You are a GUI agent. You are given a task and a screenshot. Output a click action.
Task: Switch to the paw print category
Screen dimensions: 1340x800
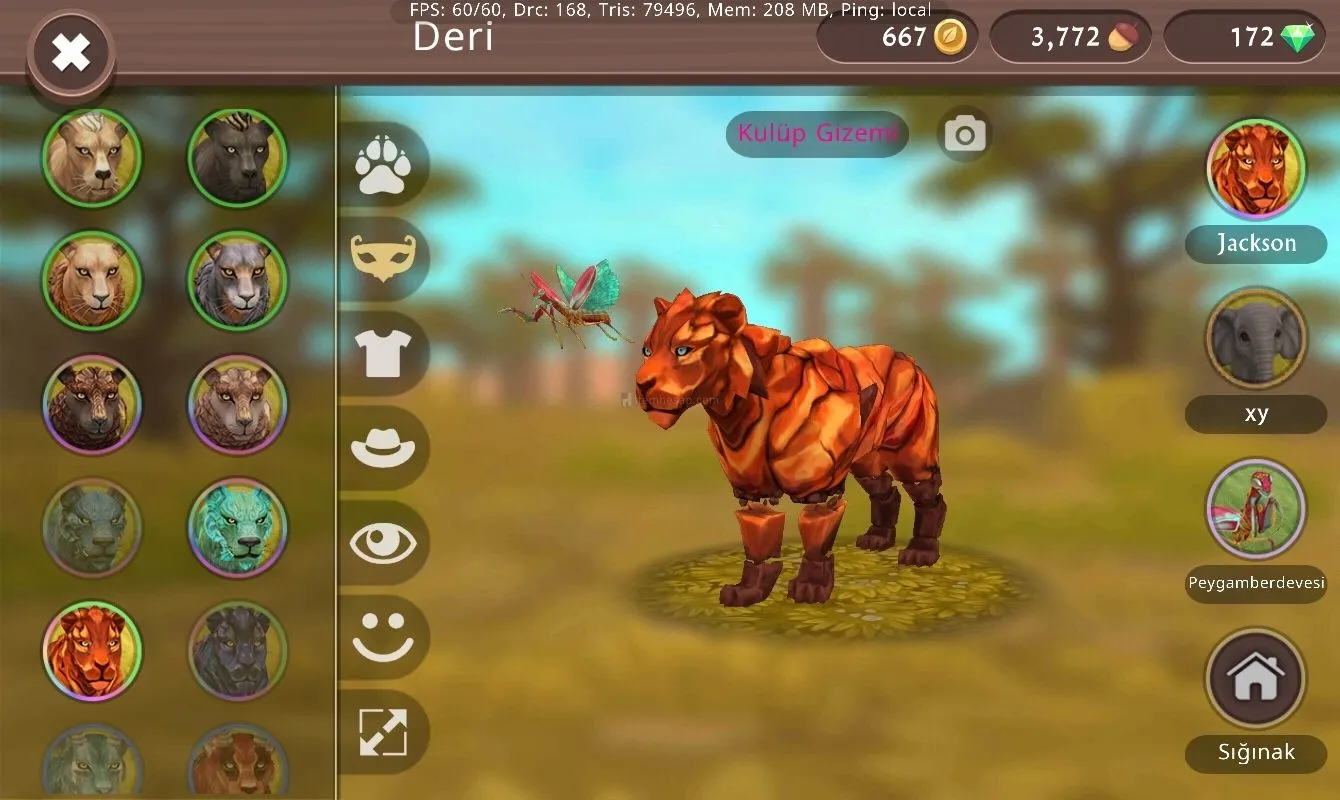[x=382, y=165]
